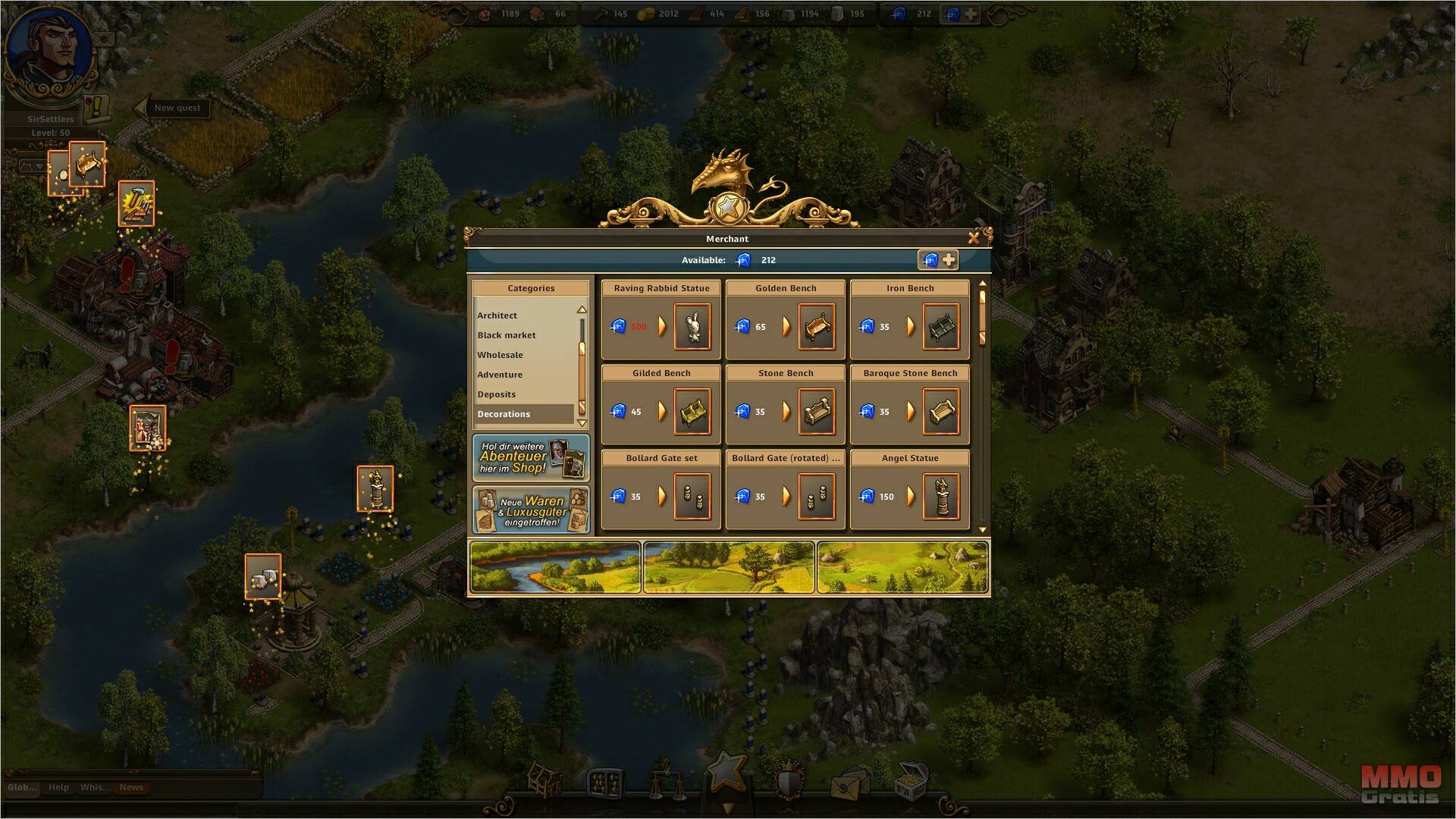Click the Abenteuer shop promo banner
This screenshot has width=1456, height=819.
531,458
